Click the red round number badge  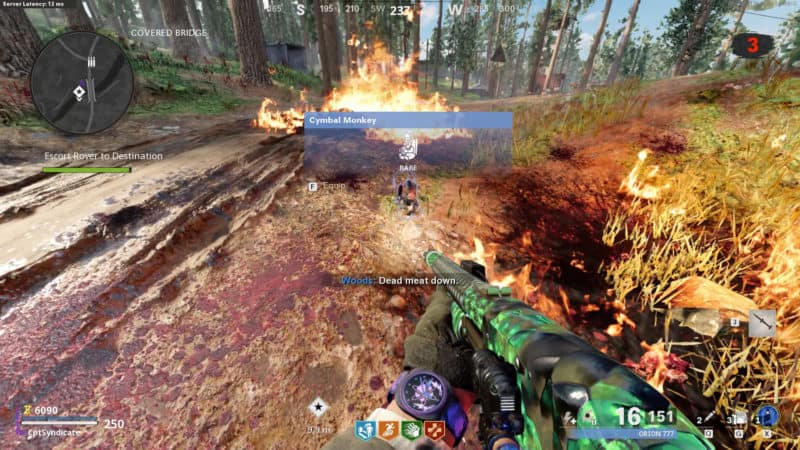(752, 45)
